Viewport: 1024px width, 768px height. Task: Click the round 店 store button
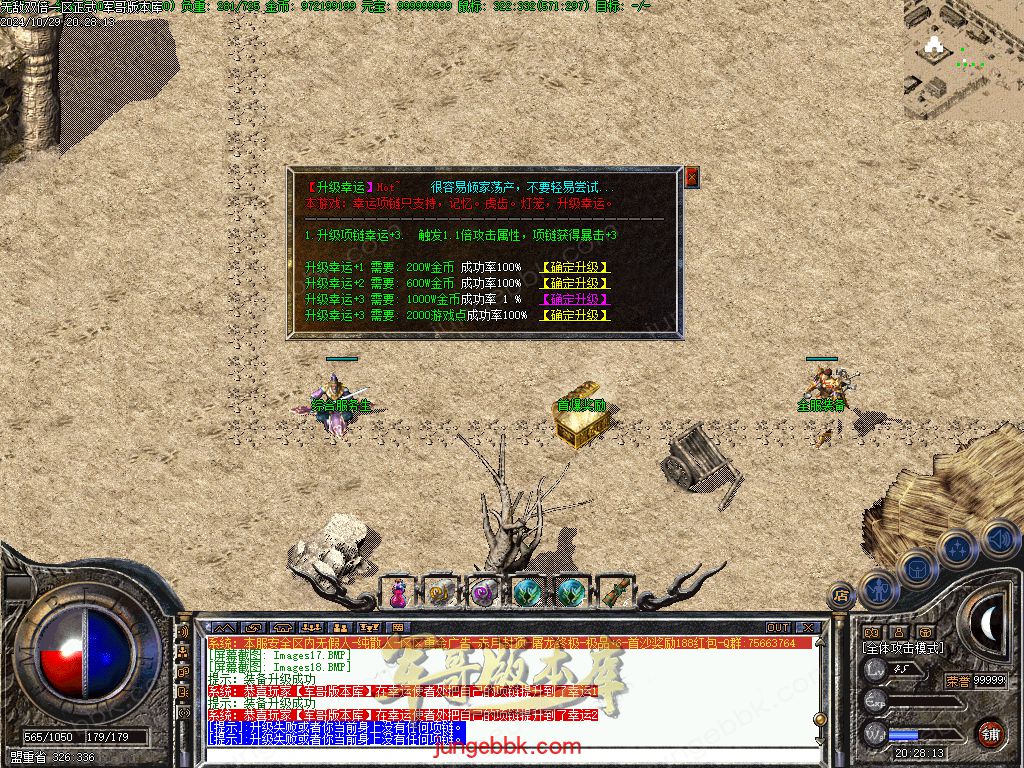(x=842, y=596)
